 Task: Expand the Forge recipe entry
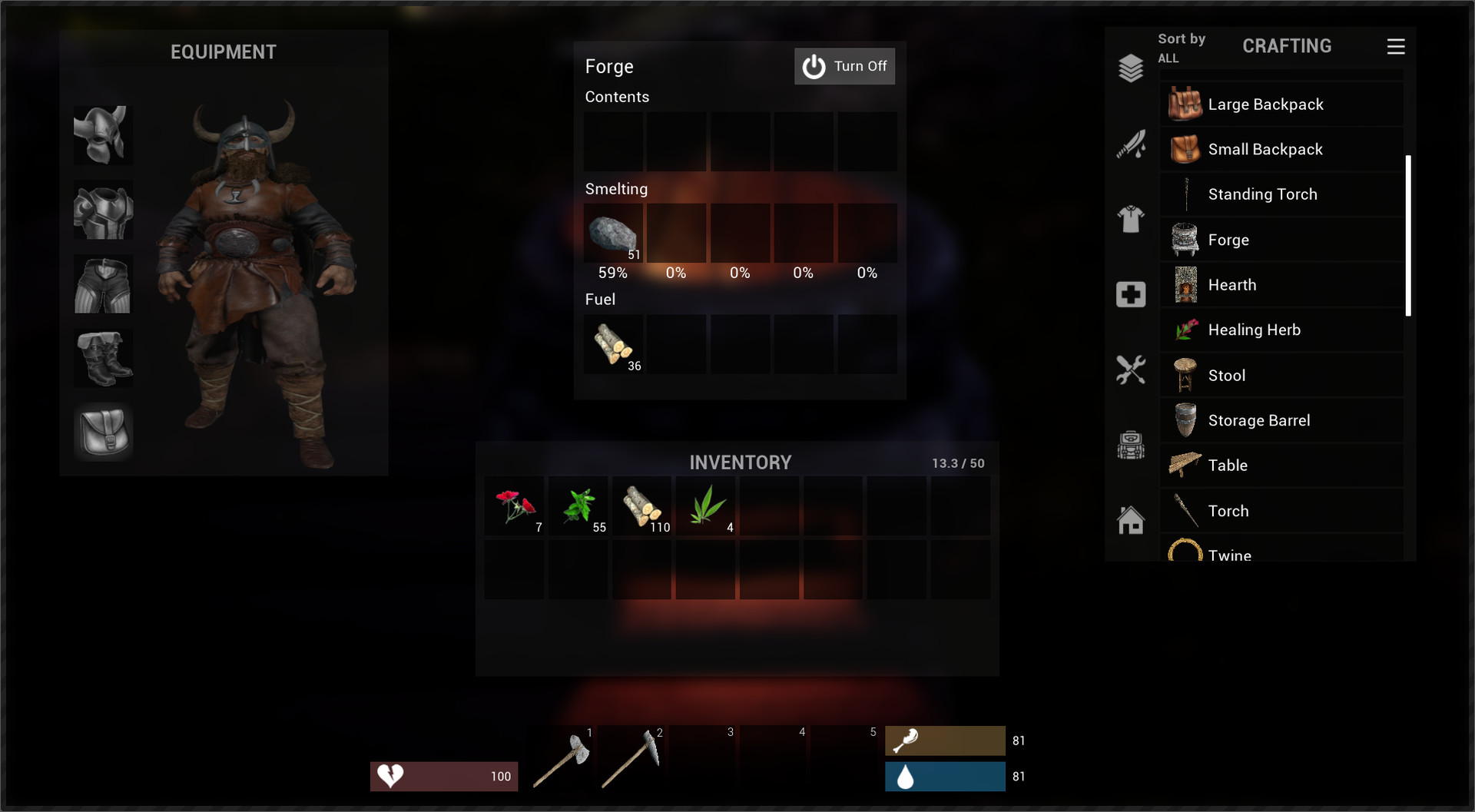coord(1281,239)
